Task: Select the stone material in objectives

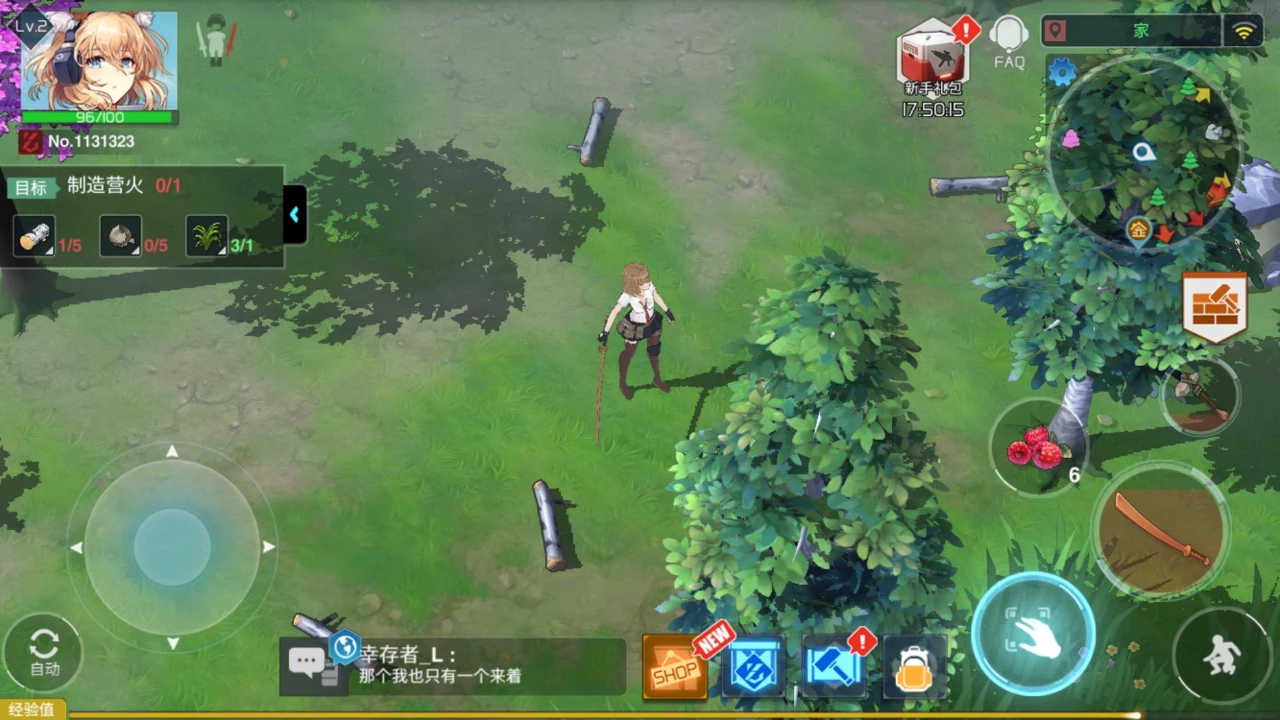Action: 120,236
